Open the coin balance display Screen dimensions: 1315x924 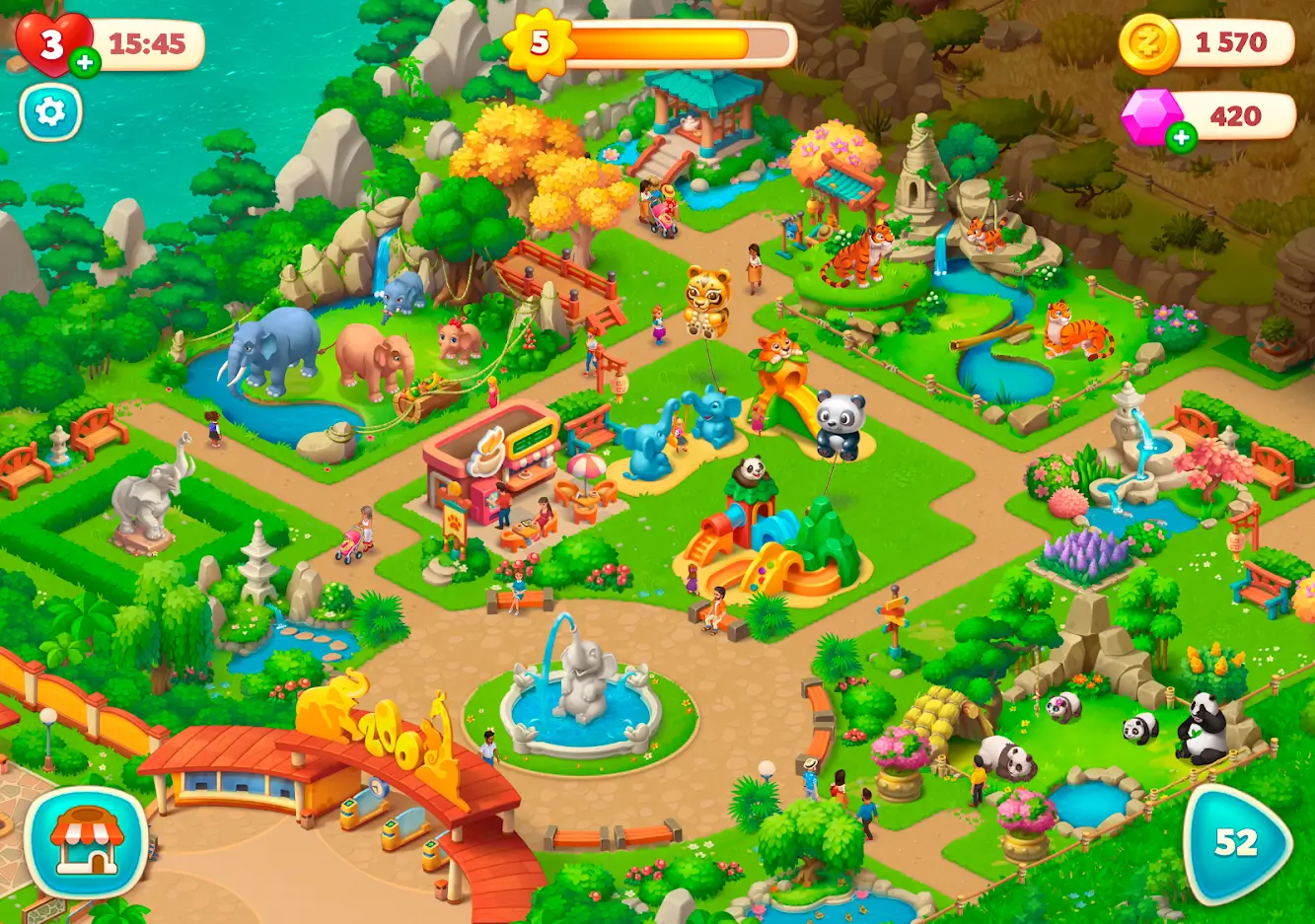click(1213, 43)
